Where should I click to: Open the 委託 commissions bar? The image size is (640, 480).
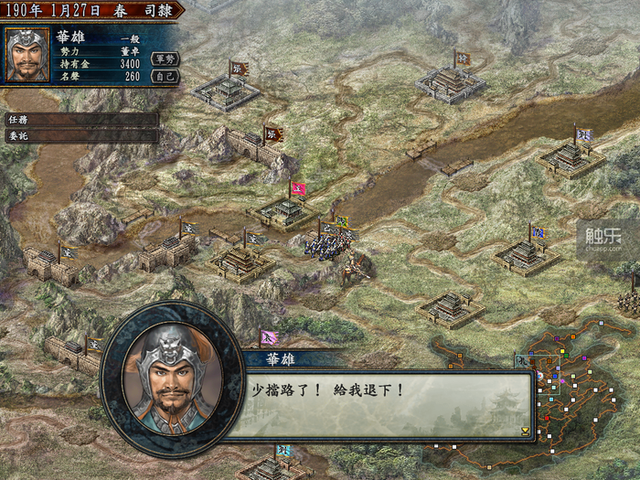click(80, 136)
